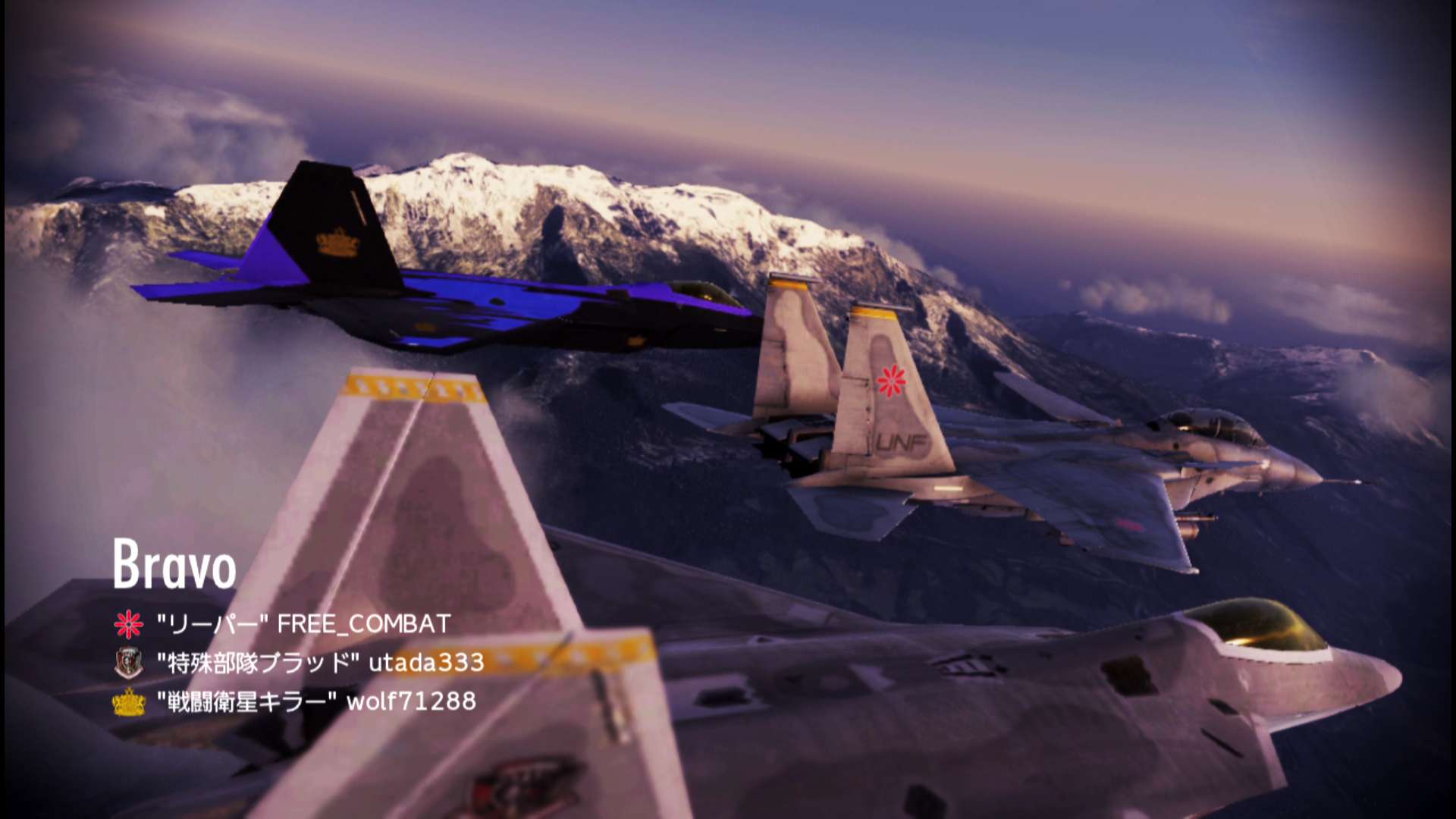
Task: Select player row utada333
Action: tap(320, 663)
